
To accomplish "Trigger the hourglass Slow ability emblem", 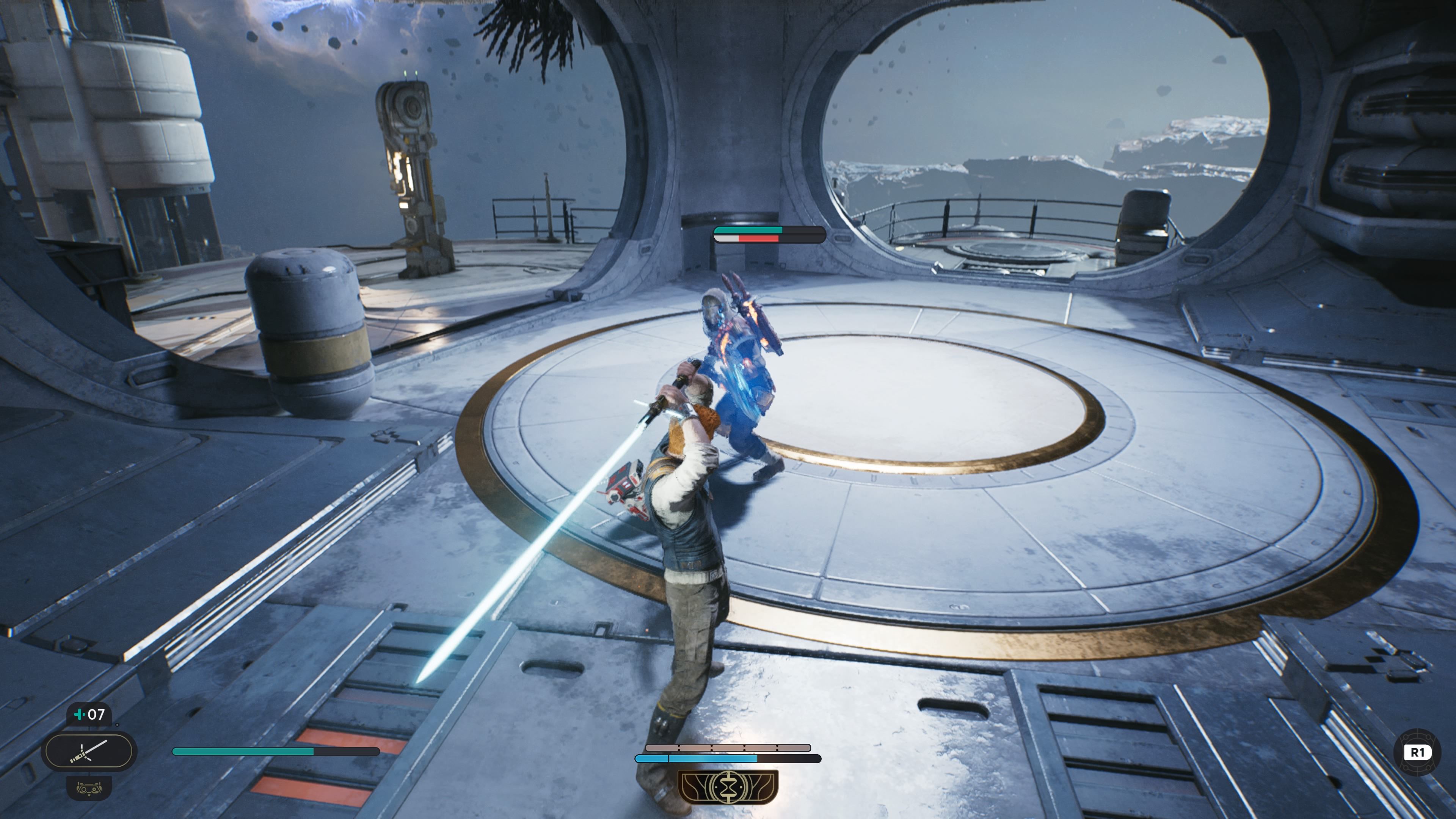I will tap(728, 786).
